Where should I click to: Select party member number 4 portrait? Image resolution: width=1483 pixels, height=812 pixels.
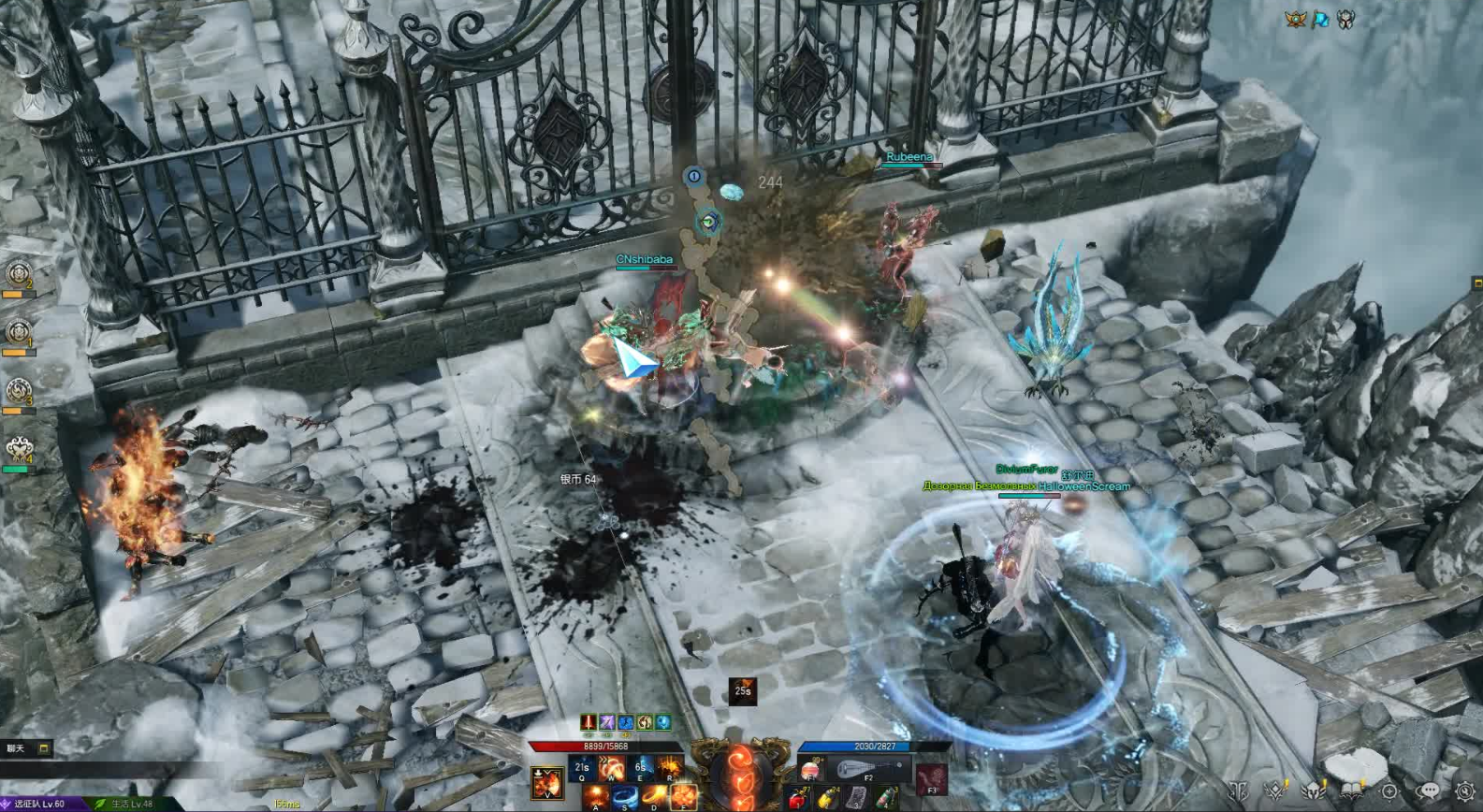(x=18, y=451)
